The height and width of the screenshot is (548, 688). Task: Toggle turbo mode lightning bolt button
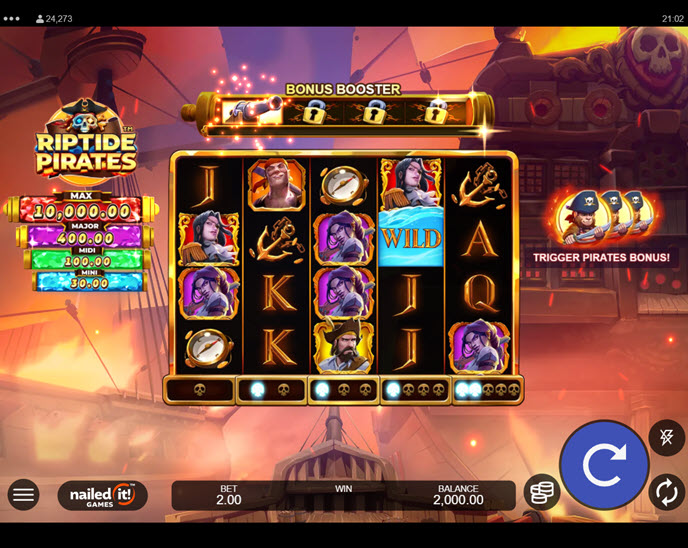(x=666, y=437)
